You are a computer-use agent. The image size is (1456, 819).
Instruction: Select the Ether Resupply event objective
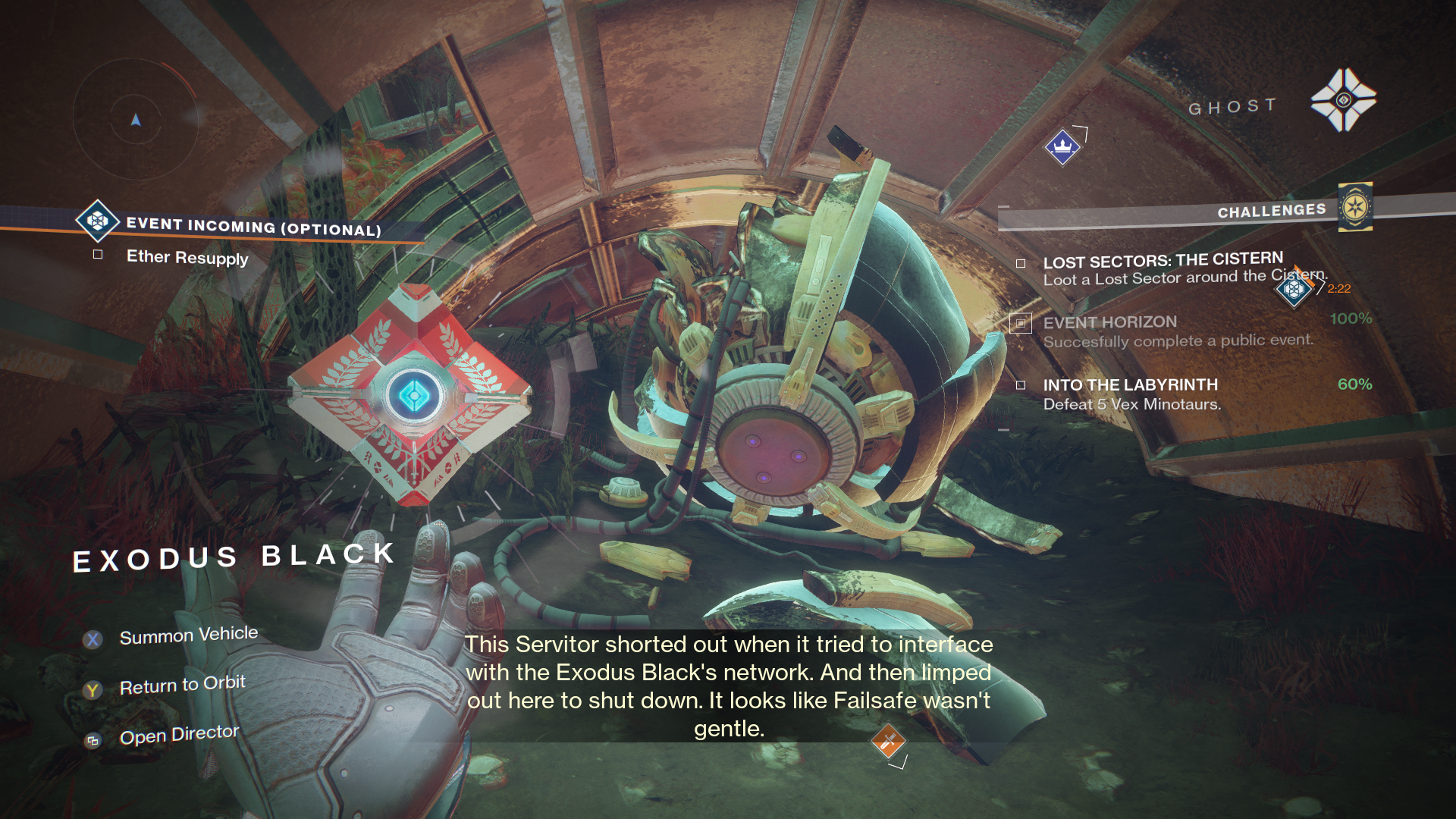point(187,257)
